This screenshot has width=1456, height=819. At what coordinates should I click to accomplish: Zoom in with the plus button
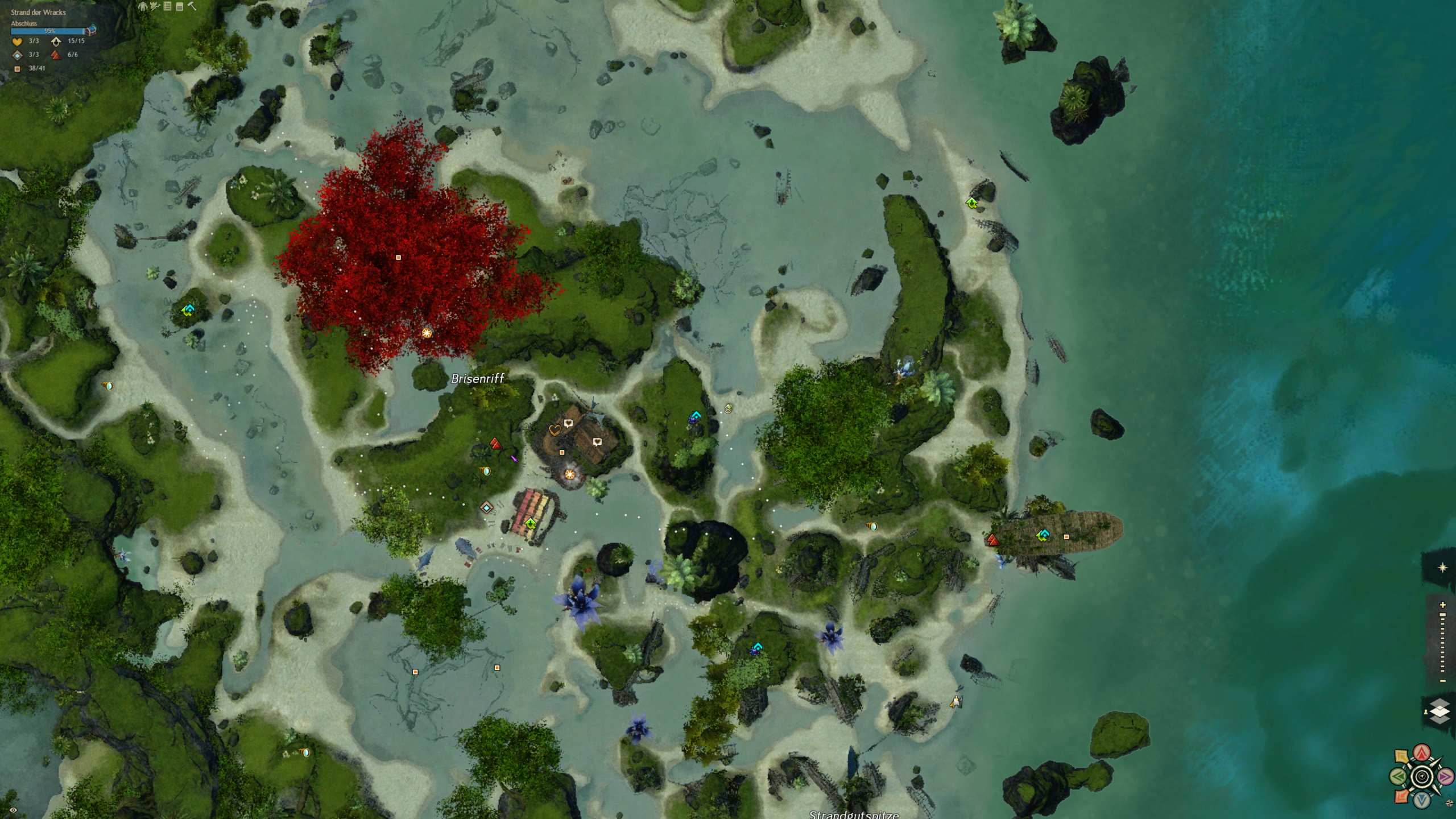[x=1442, y=605]
